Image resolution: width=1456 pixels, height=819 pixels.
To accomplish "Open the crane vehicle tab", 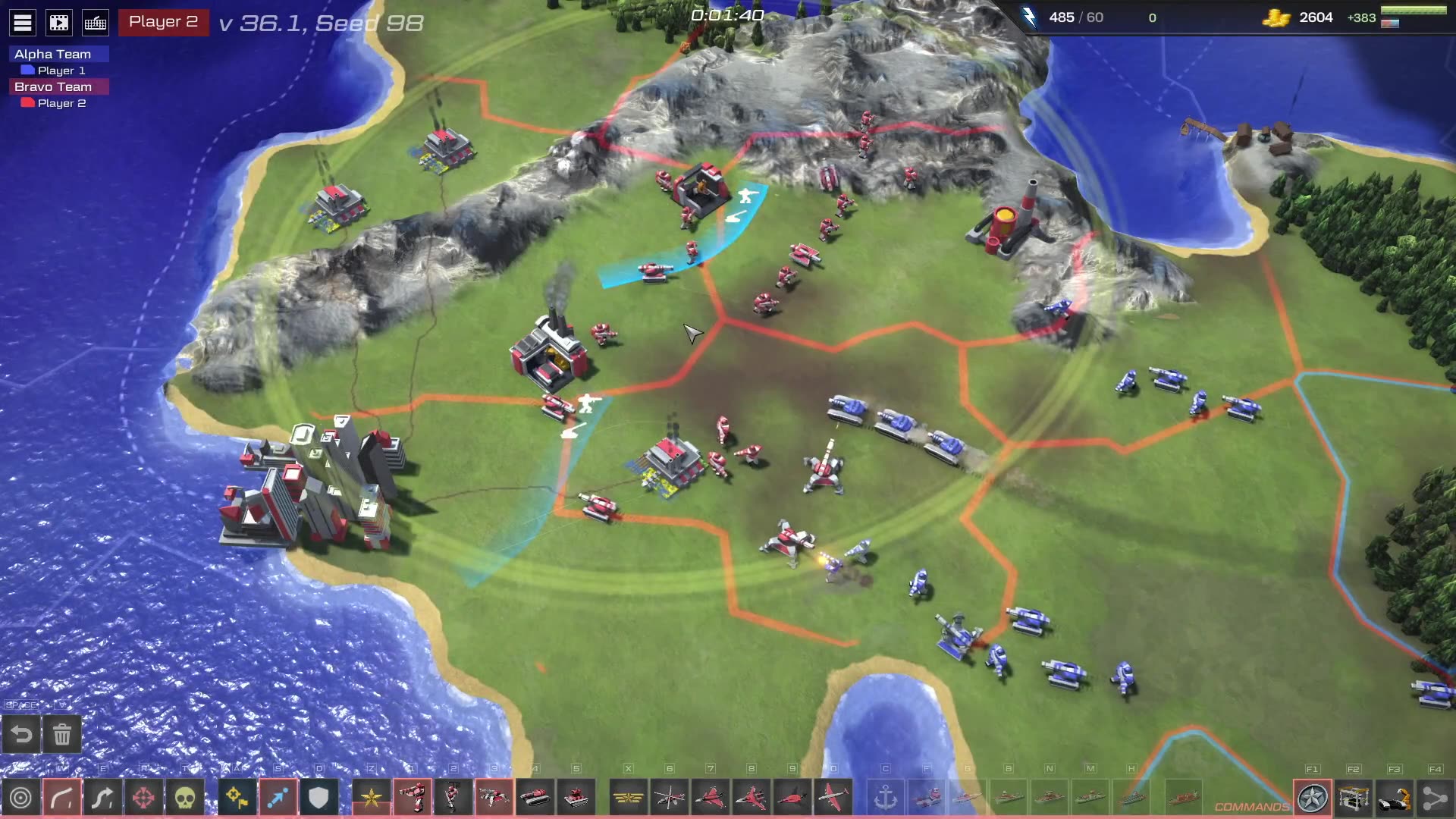I will pyautogui.click(x=1394, y=798).
